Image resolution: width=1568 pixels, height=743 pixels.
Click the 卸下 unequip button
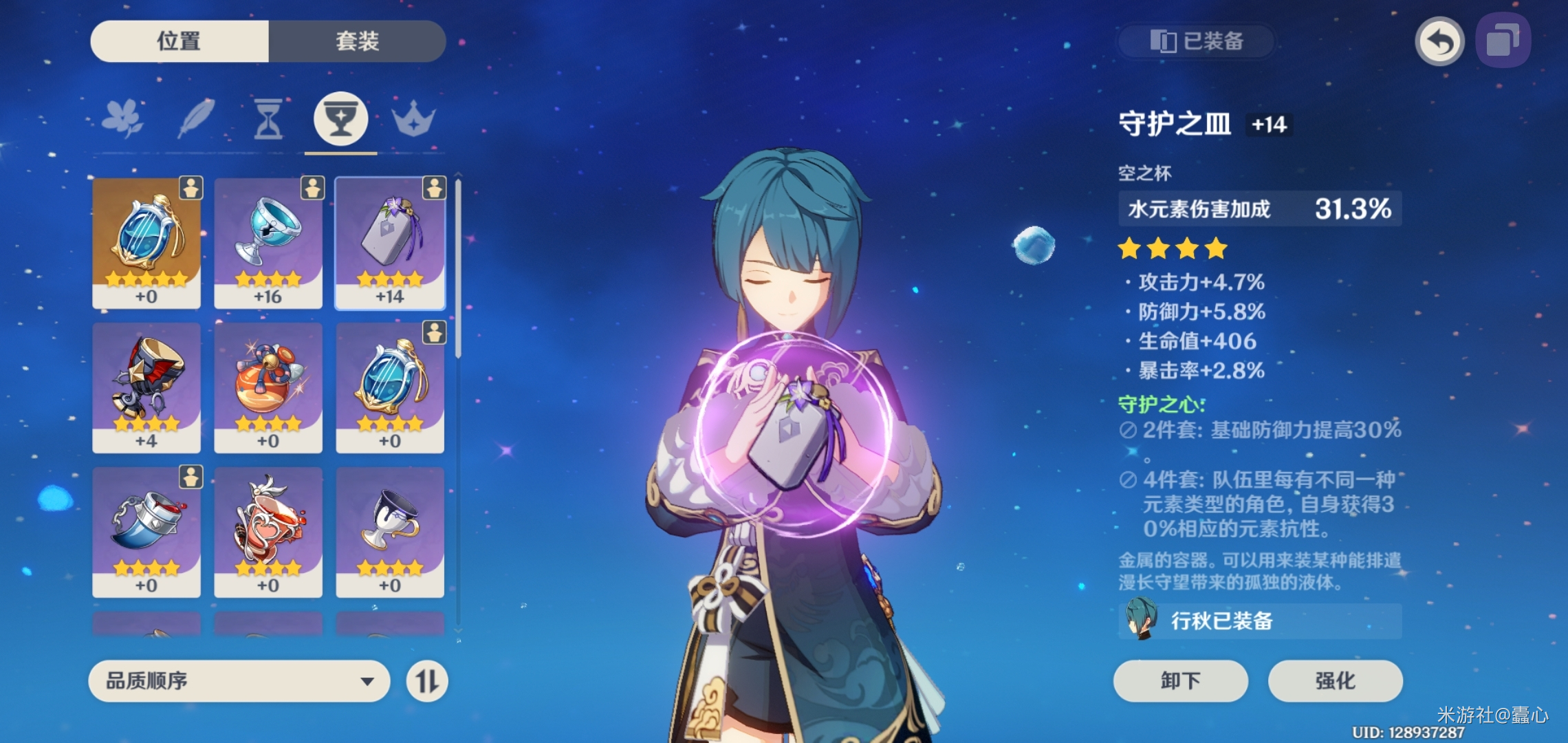1180,681
